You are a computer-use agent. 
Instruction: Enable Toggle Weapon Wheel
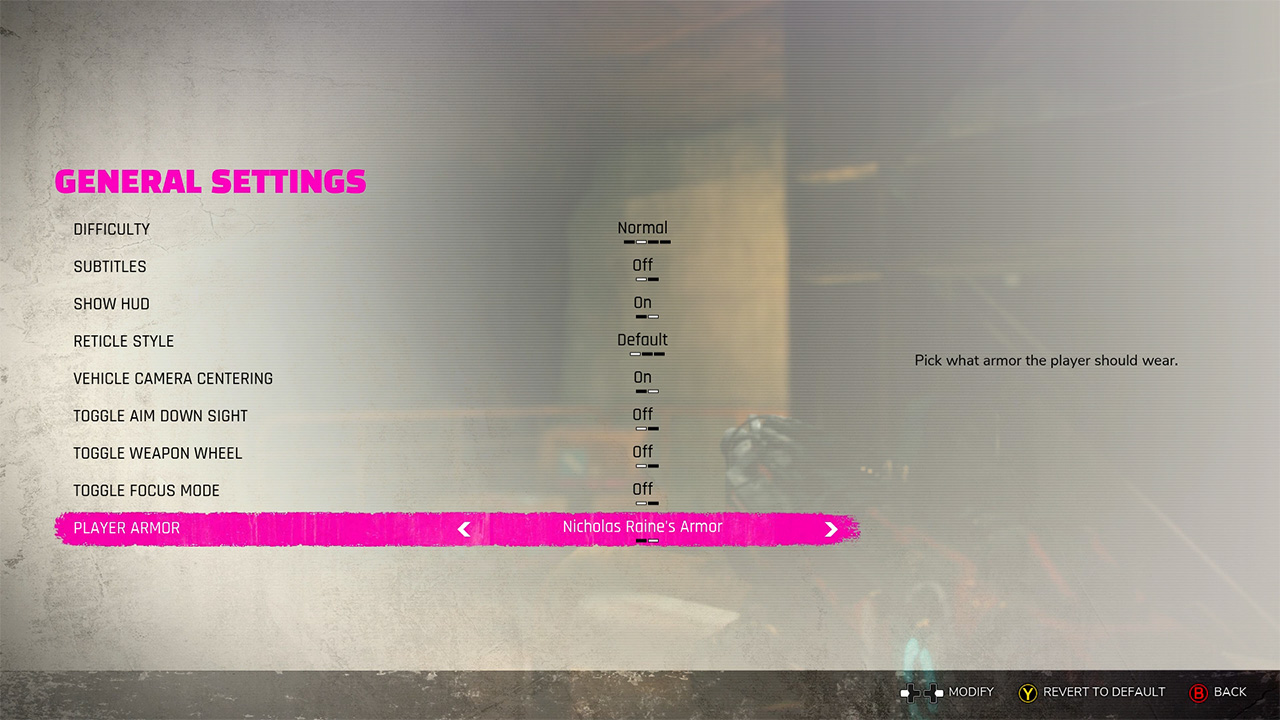pyautogui.click(x=643, y=452)
